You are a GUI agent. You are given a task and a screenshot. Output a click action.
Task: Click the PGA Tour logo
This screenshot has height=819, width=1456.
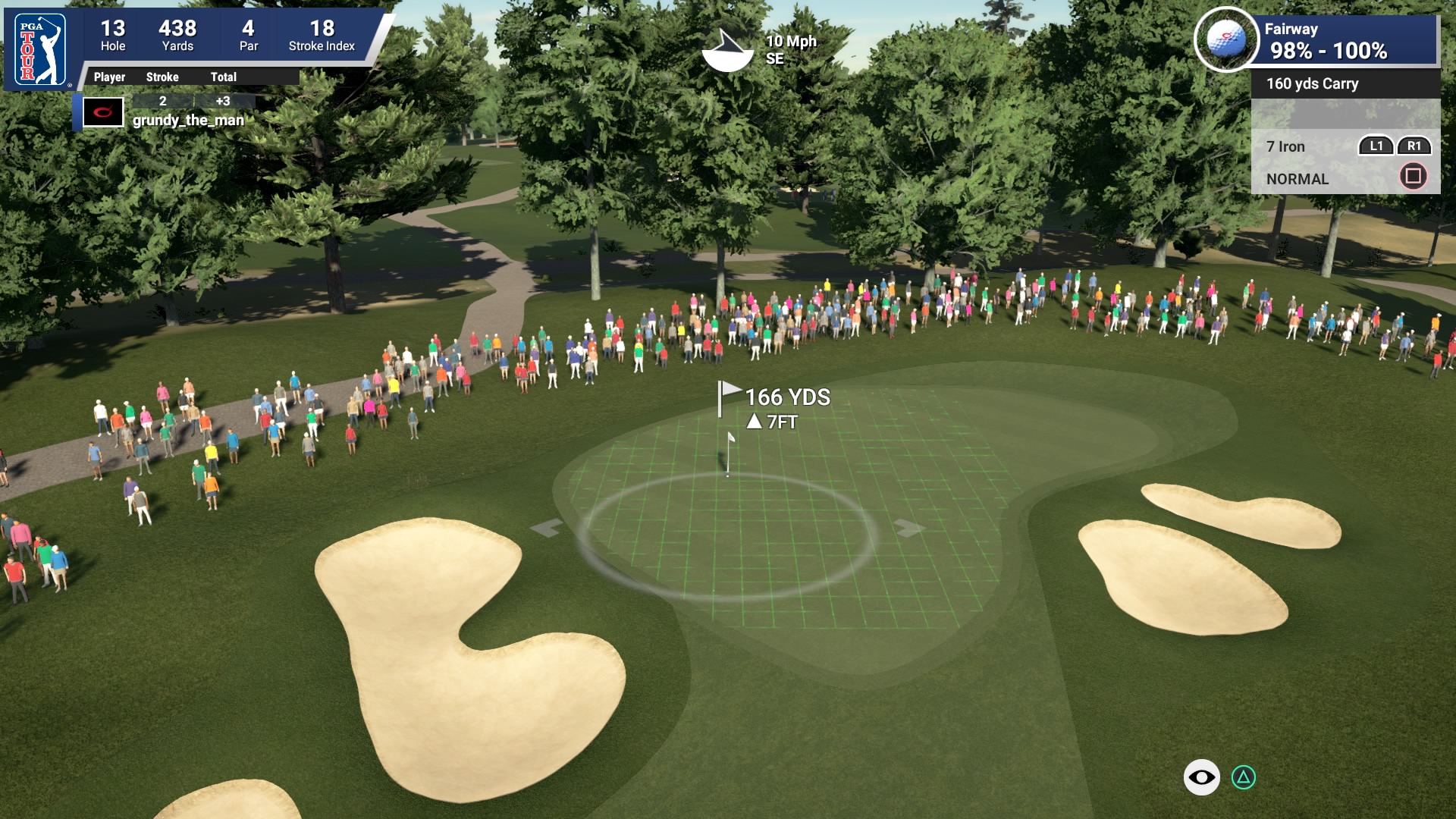[41, 51]
